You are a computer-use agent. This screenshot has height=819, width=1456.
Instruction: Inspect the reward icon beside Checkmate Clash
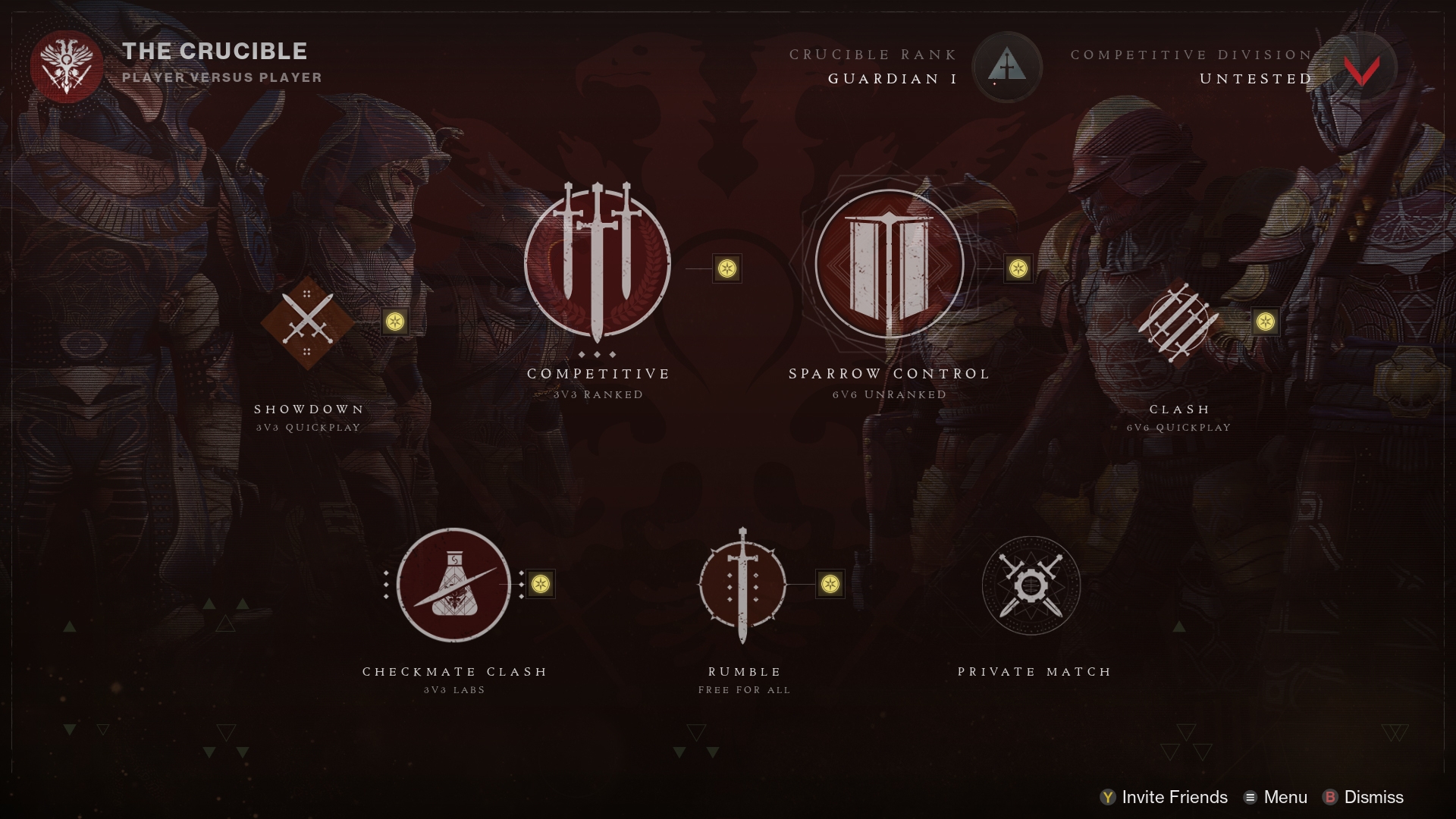(x=540, y=584)
